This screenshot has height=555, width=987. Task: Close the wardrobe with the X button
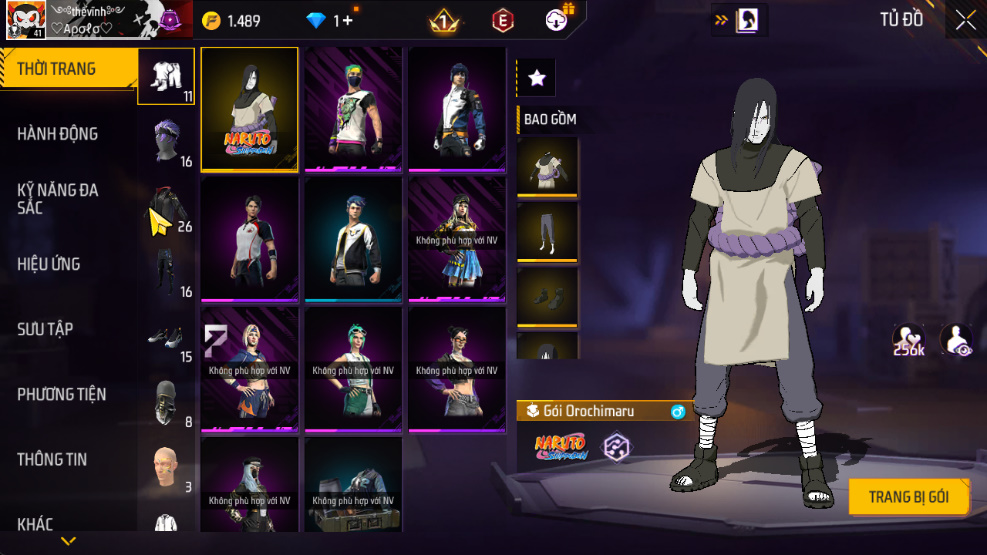pos(964,20)
